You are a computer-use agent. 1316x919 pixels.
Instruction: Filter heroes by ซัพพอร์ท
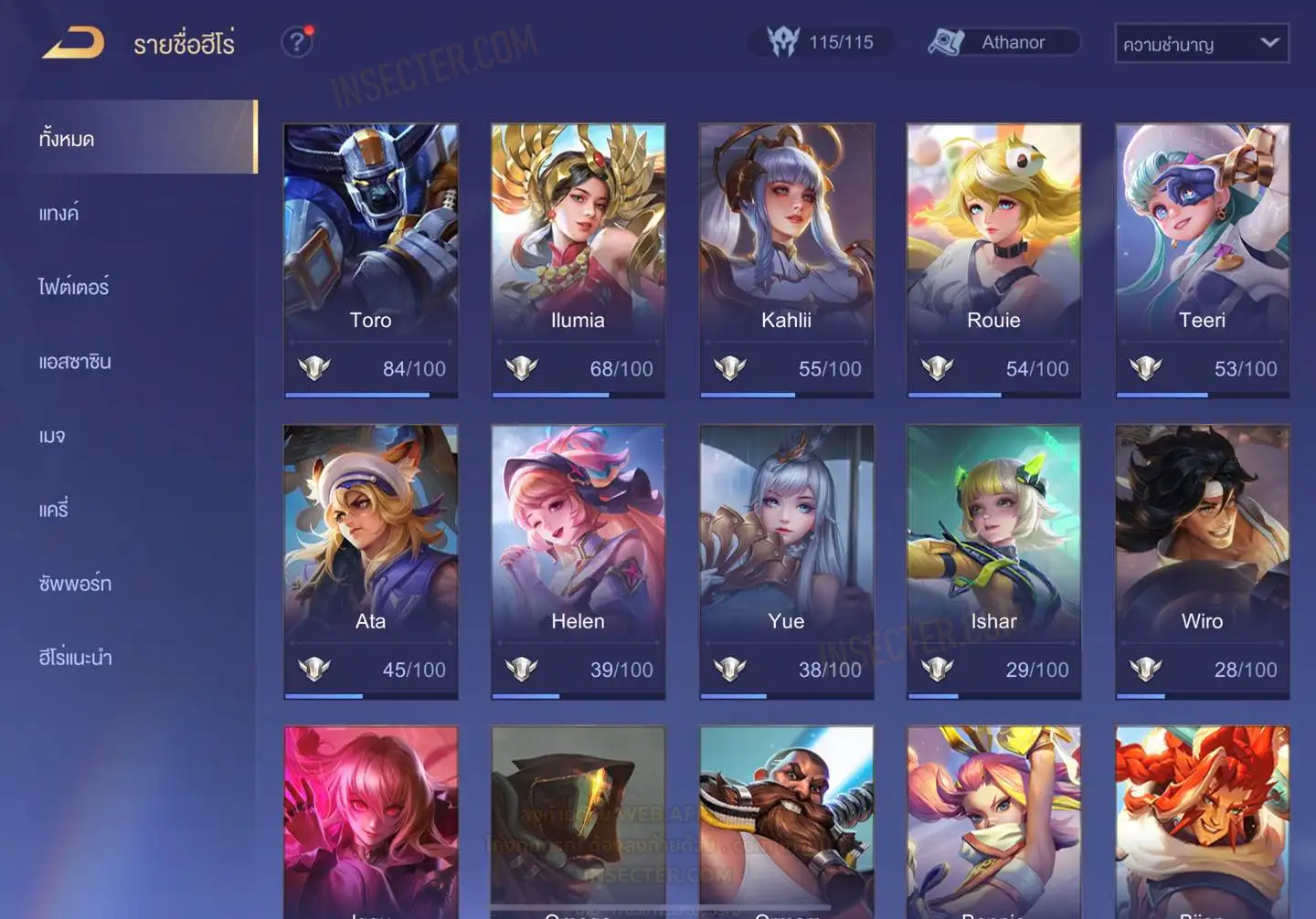coord(75,584)
